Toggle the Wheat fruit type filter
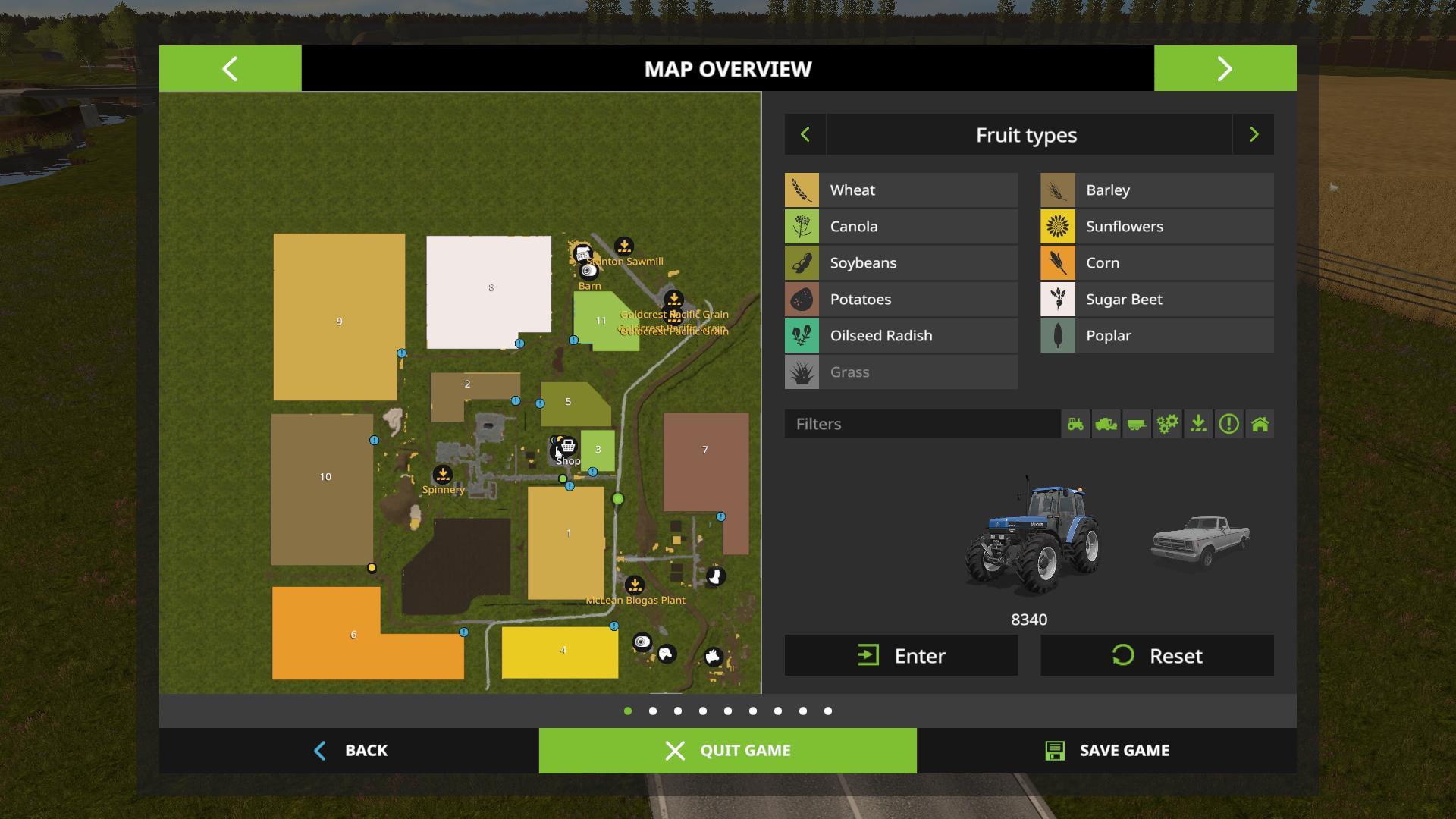 click(901, 190)
